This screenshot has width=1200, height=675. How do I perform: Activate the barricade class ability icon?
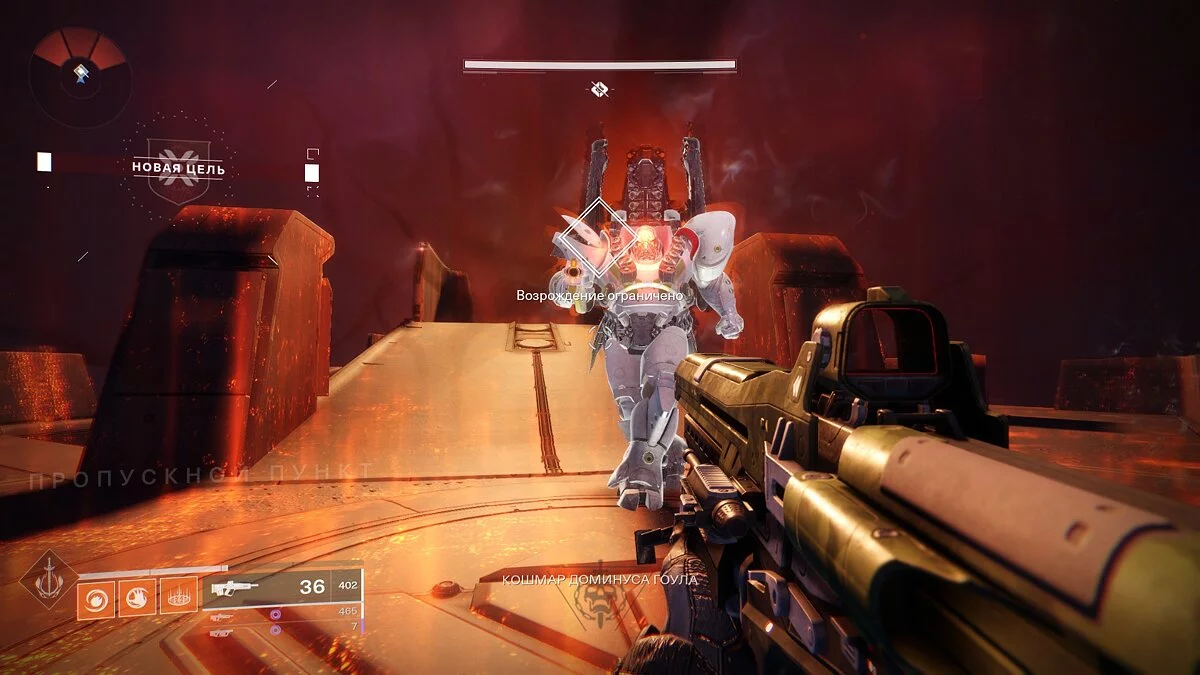179,599
